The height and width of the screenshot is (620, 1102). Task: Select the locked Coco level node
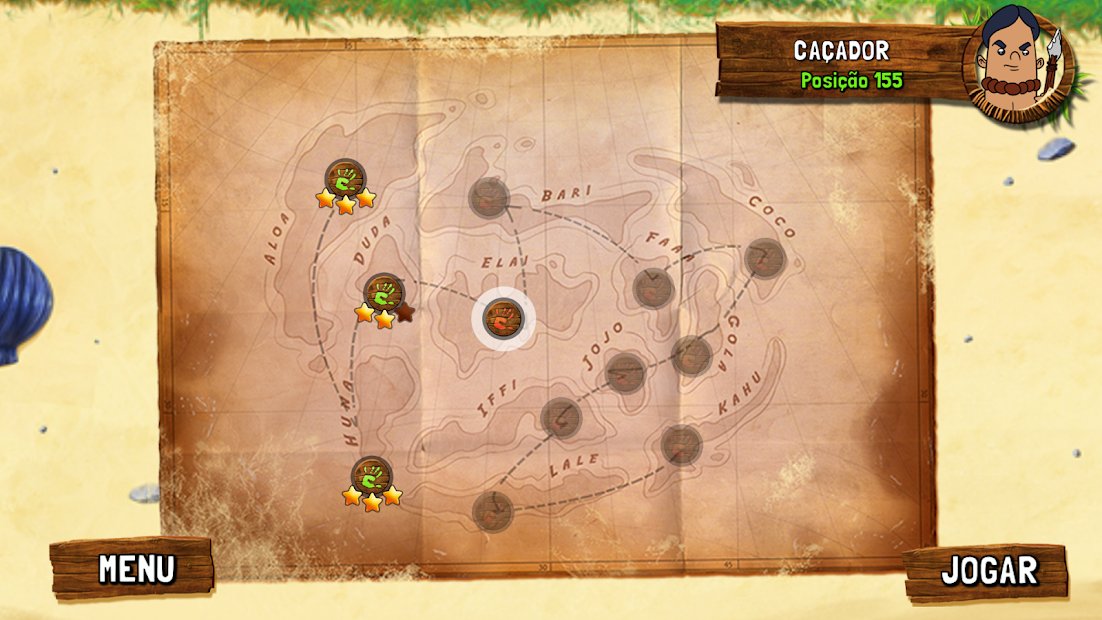coord(765,258)
